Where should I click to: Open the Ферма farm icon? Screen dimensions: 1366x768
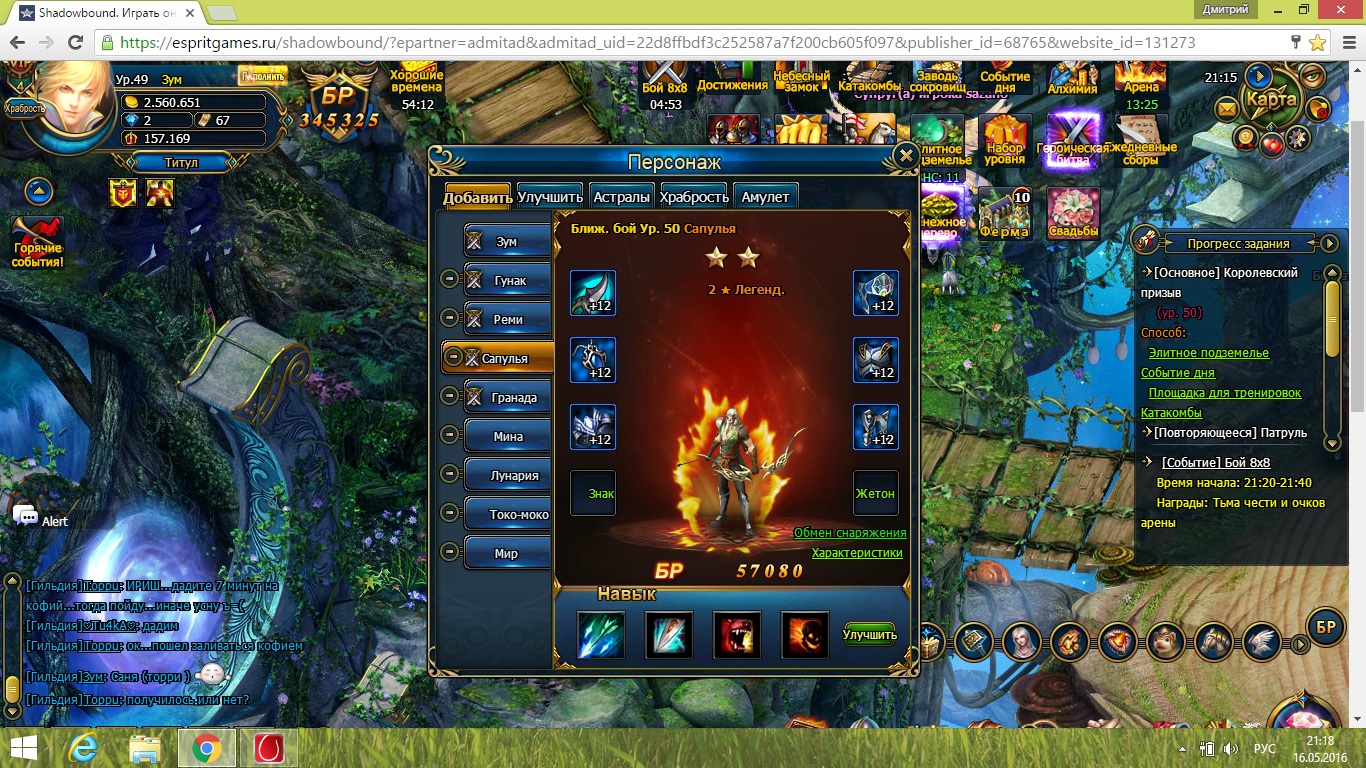(1004, 214)
